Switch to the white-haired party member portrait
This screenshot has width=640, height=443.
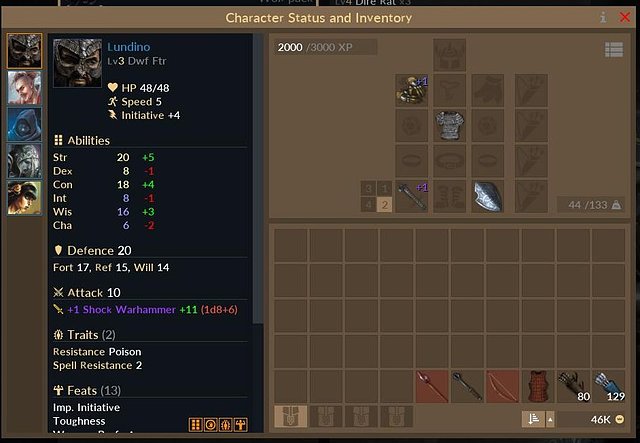point(24,87)
